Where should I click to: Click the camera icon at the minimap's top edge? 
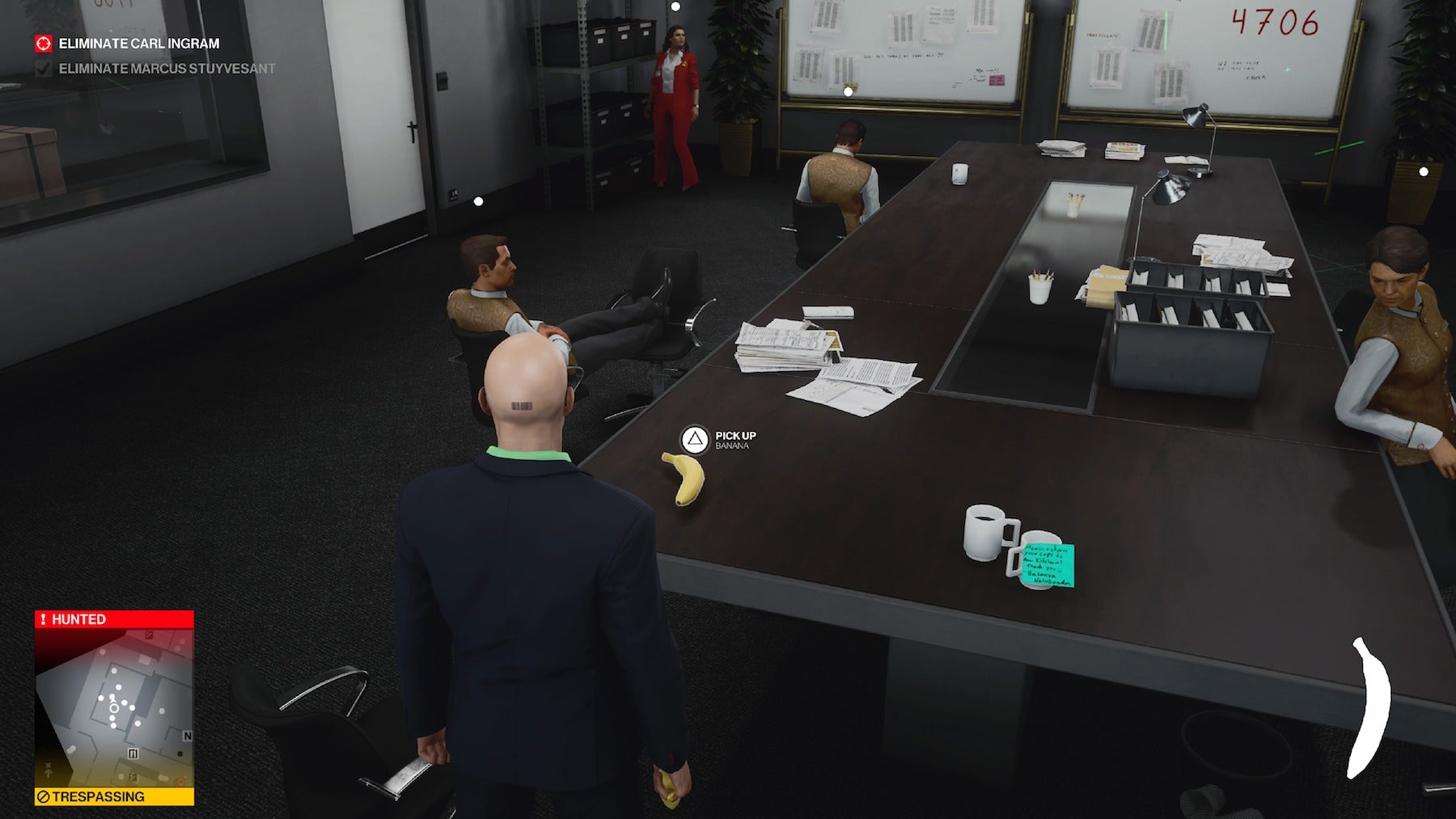pos(149,635)
